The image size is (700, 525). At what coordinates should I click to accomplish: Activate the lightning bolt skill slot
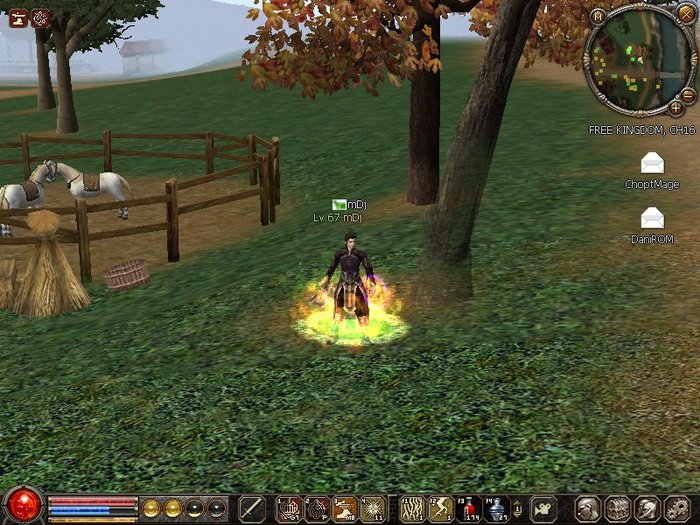441,508
